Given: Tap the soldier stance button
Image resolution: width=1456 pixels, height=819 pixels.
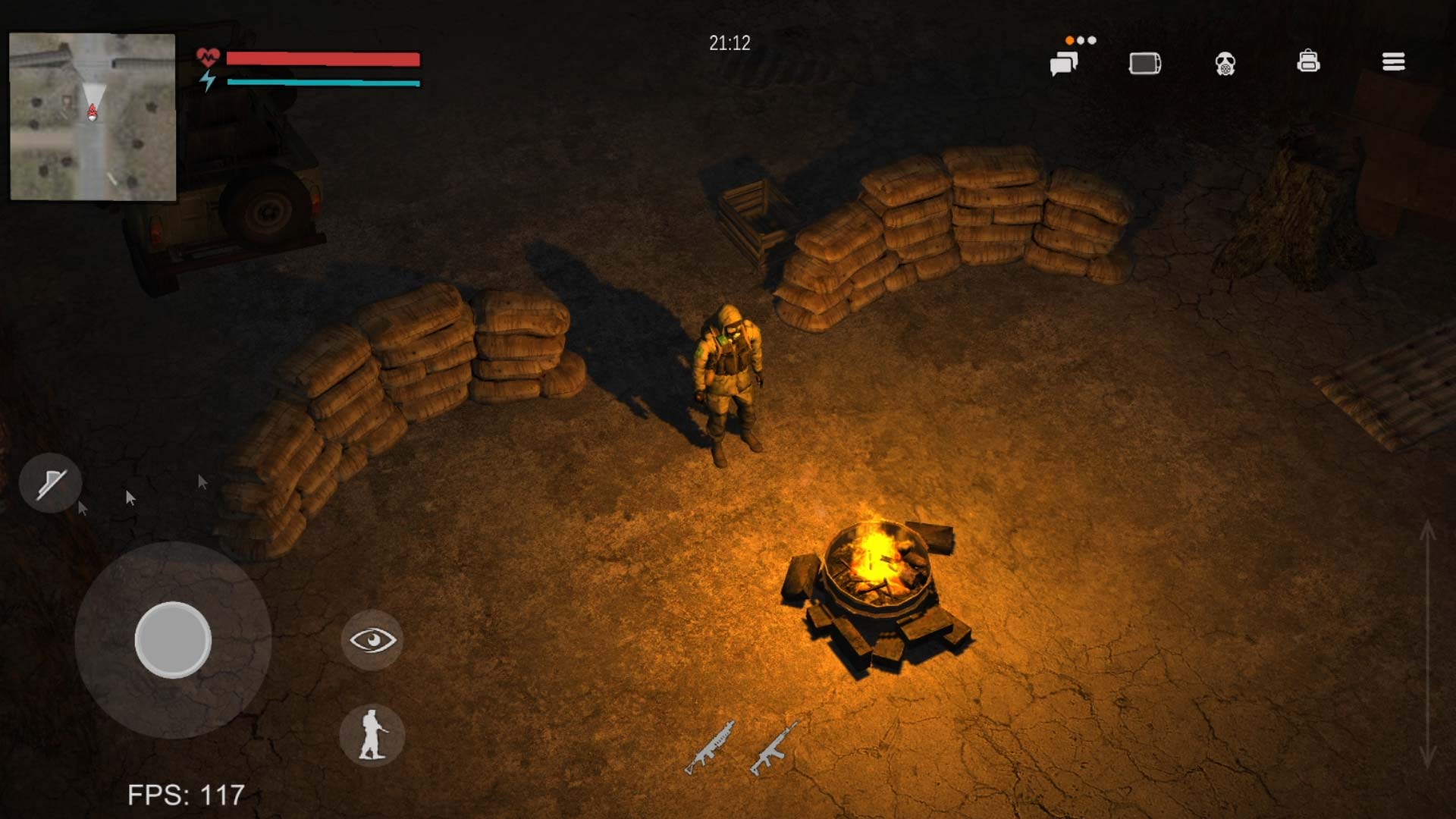Looking at the screenshot, I should [372, 735].
